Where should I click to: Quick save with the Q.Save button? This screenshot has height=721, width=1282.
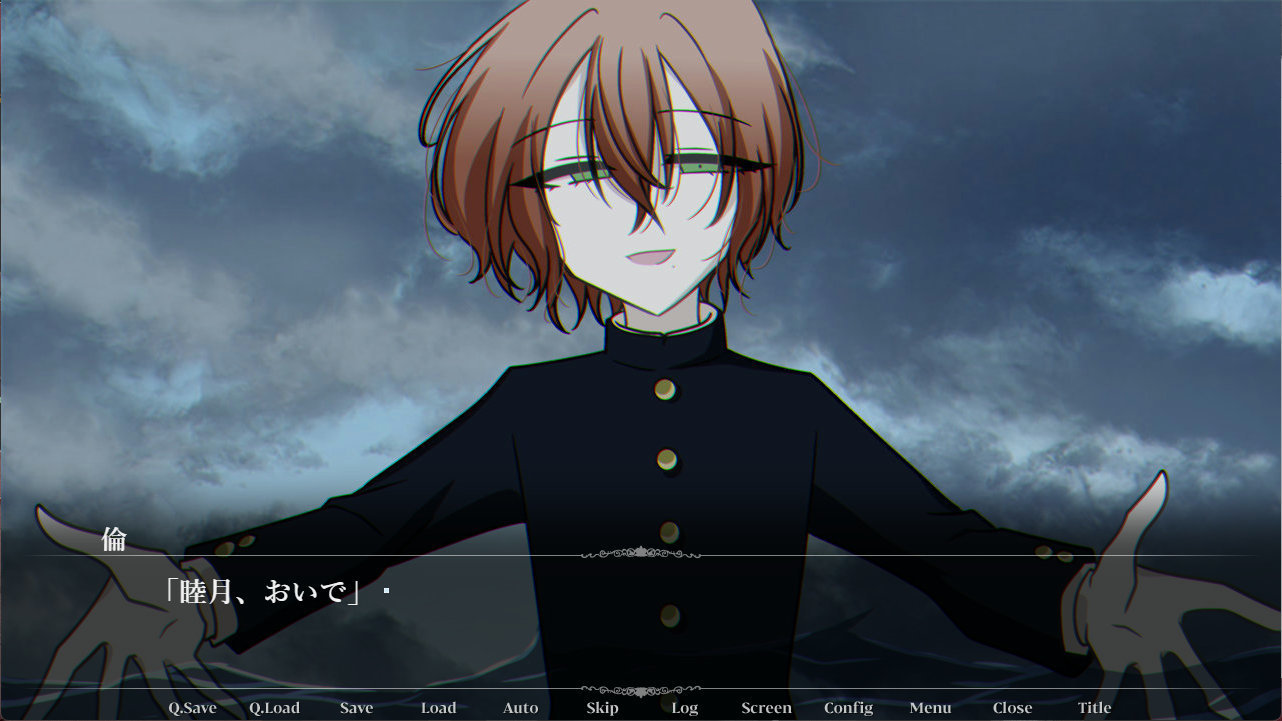pos(194,707)
